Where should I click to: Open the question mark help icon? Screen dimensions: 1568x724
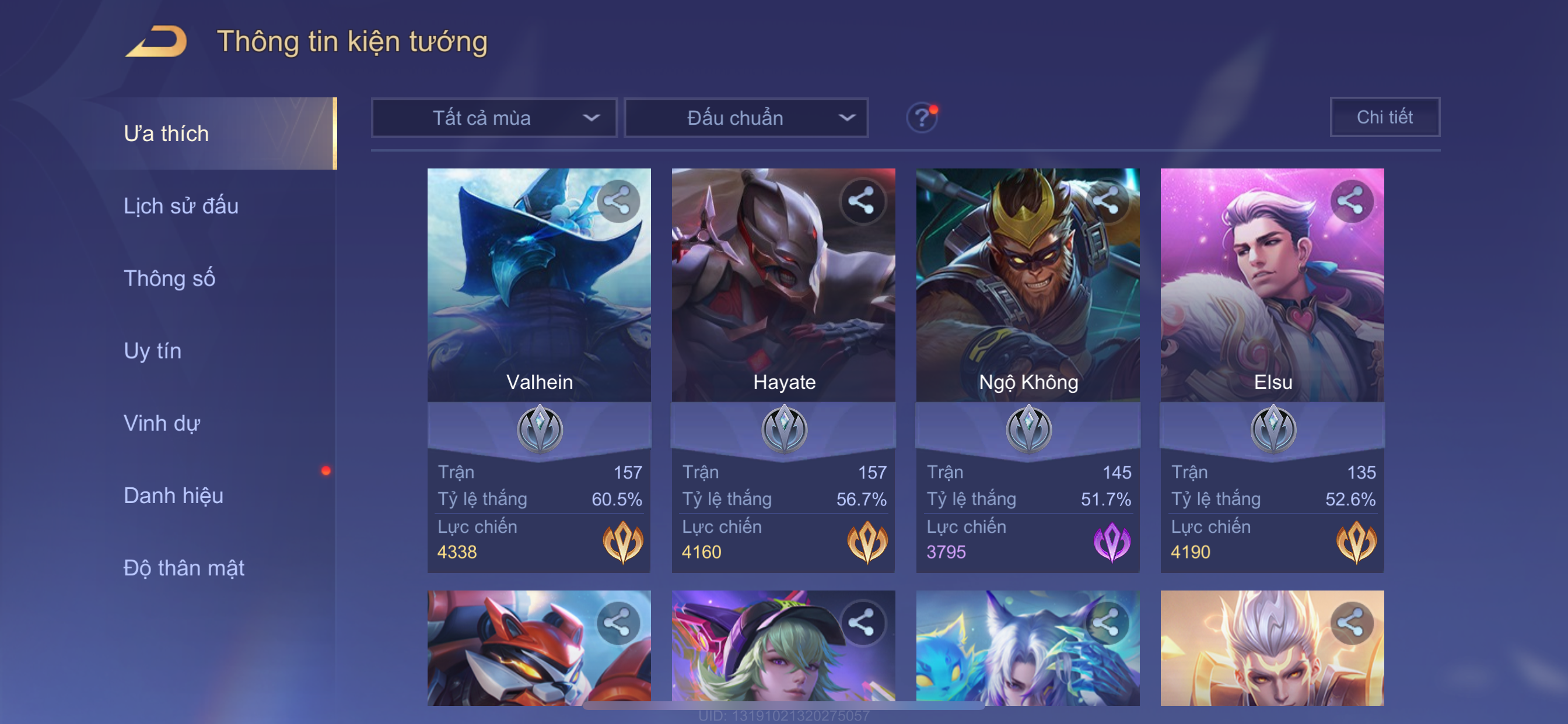[922, 117]
